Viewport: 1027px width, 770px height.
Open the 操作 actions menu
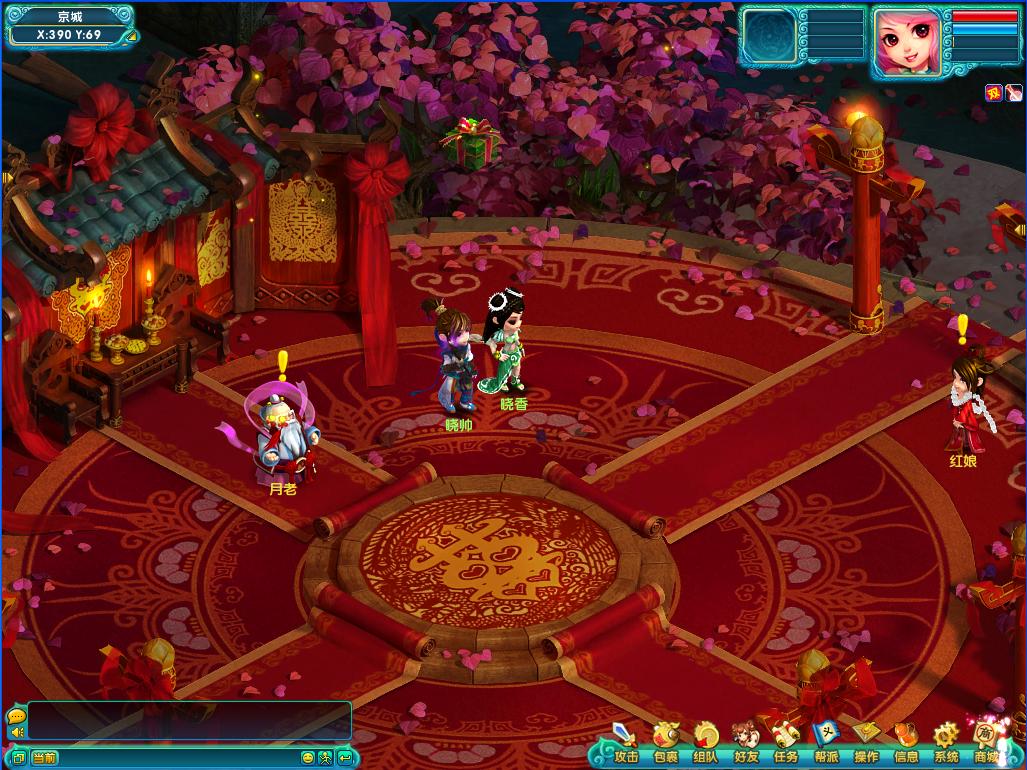click(866, 741)
